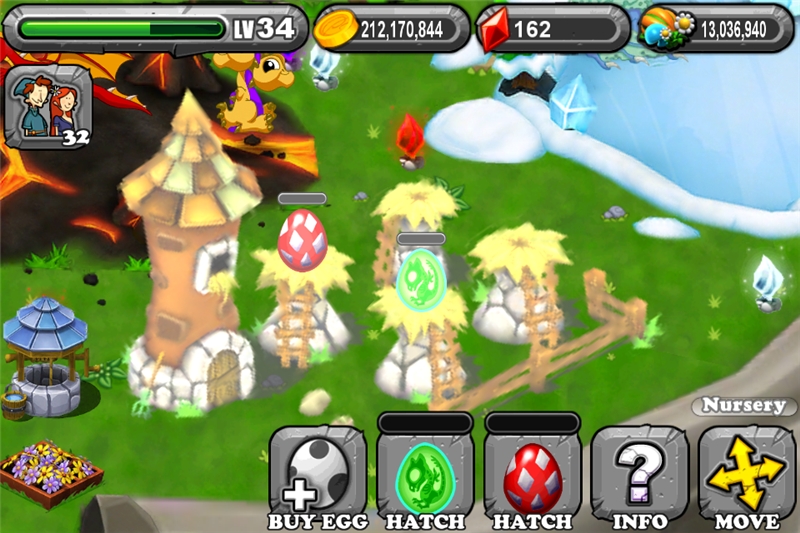Open the friends portrait icon
Viewport: 800px width, 533px height.
(x=48, y=103)
